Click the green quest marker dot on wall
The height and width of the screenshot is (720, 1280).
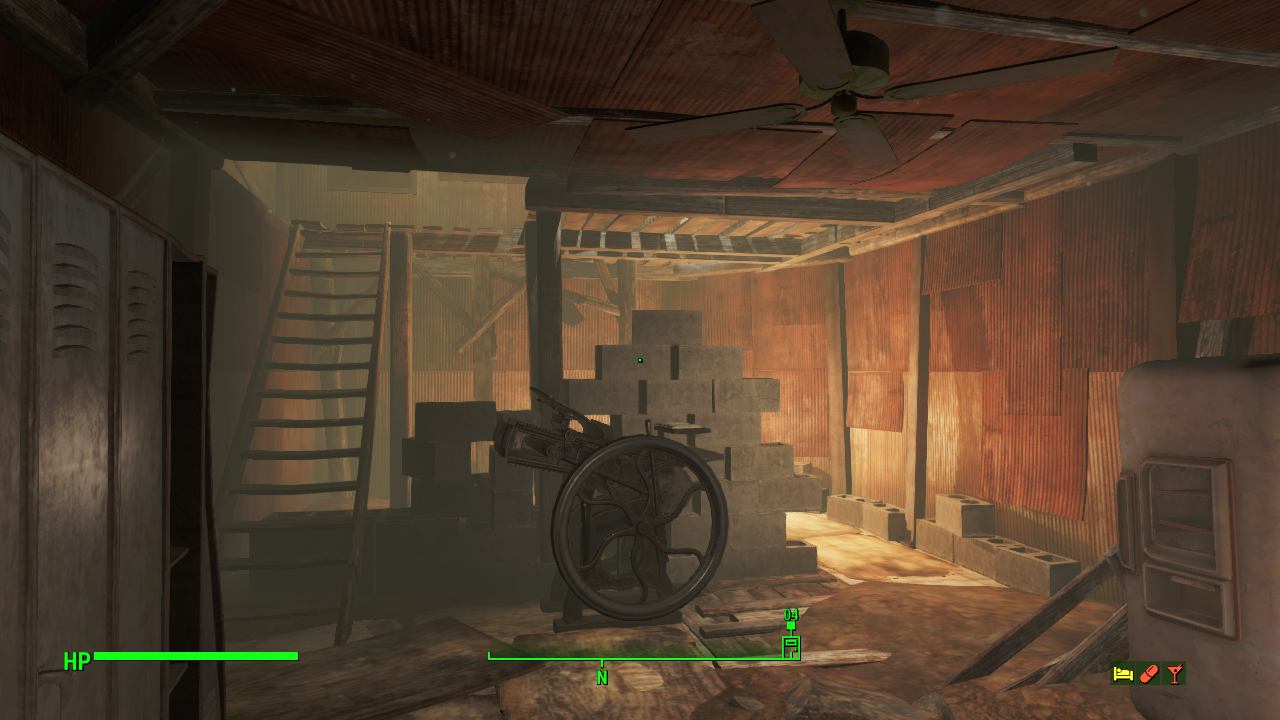click(638, 359)
